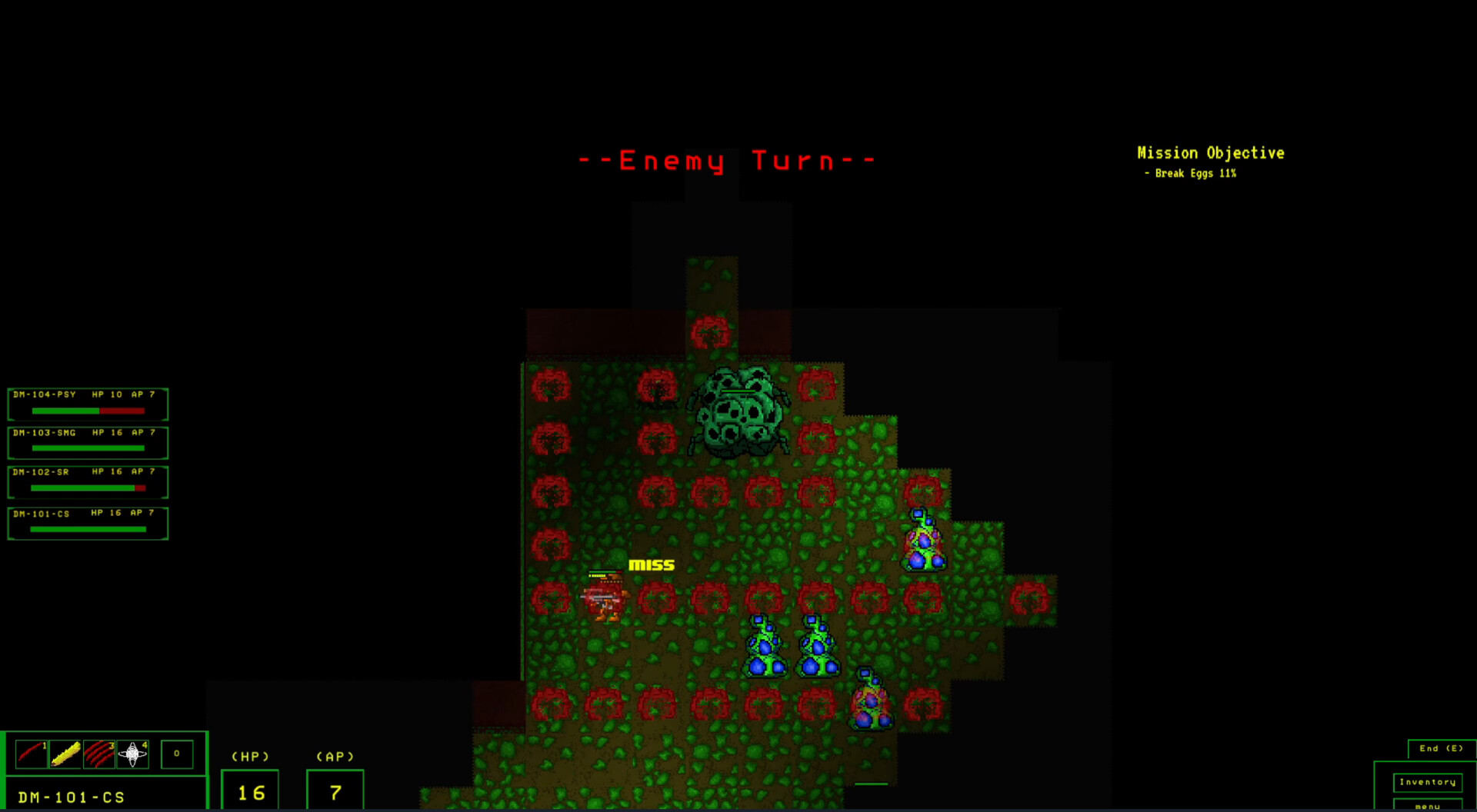Select the DM-101-CS unit panel
Screen dimensions: 1477x812
point(87,521)
